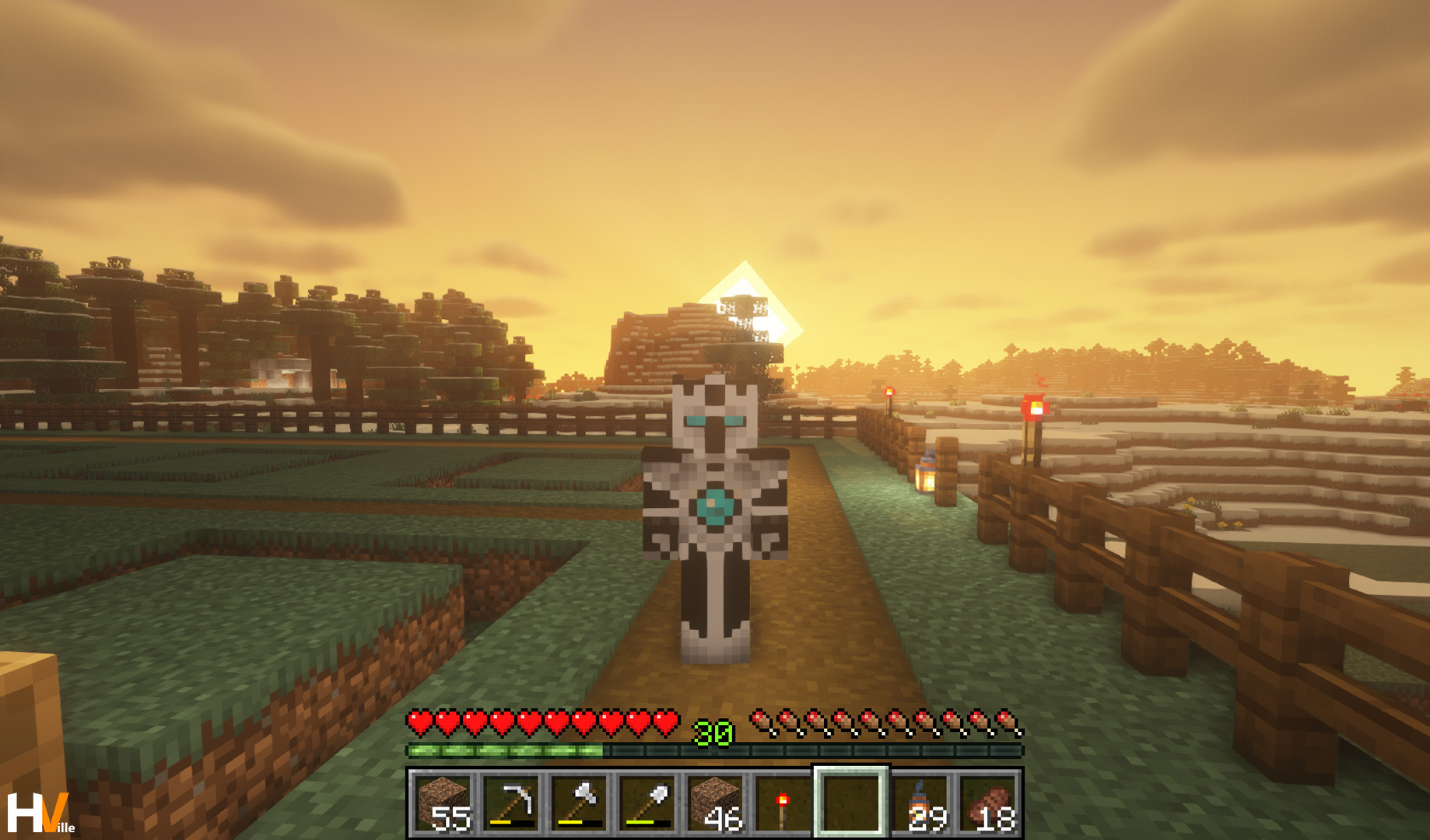Equip the iron pickaxe from the hotbar
Screen dimensions: 1430x840
point(511,803)
